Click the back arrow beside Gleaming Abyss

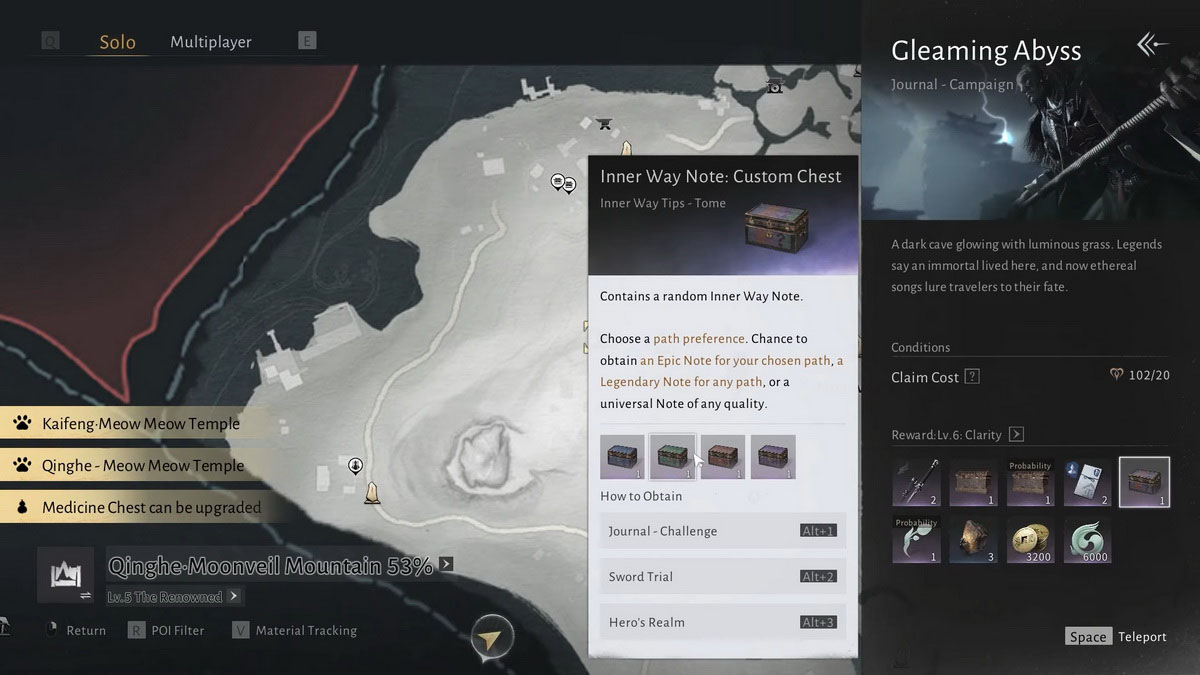pos(1151,45)
